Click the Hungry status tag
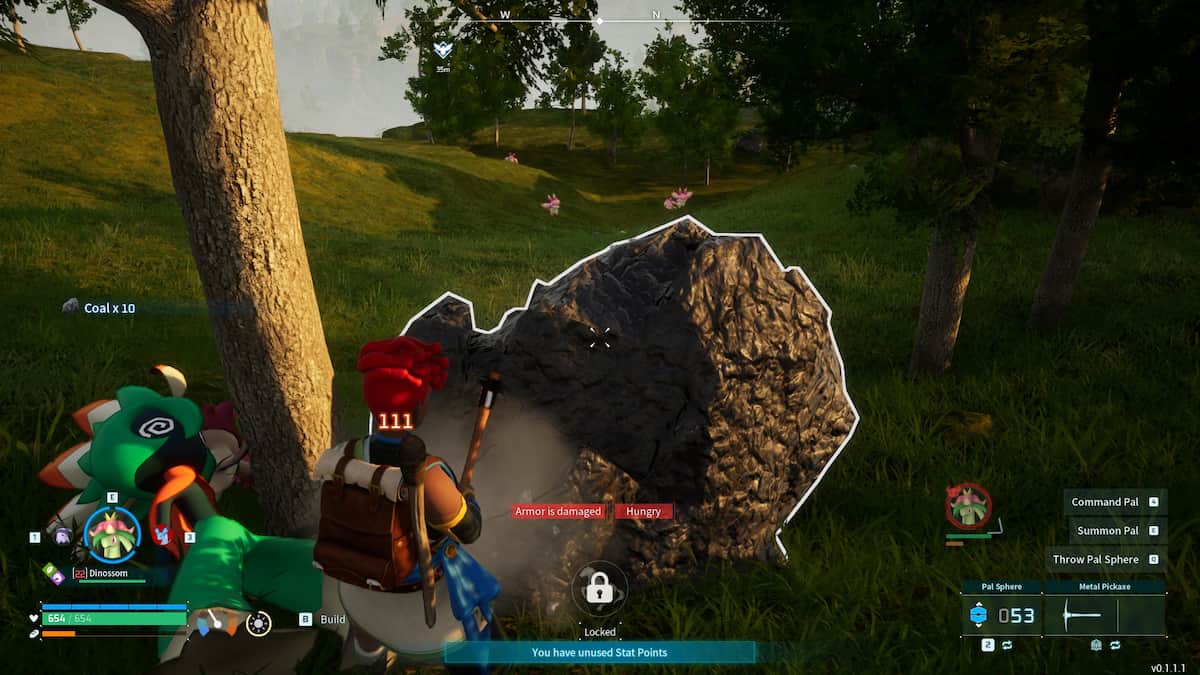The height and width of the screenshot is (675, 1200). [643, 512]
